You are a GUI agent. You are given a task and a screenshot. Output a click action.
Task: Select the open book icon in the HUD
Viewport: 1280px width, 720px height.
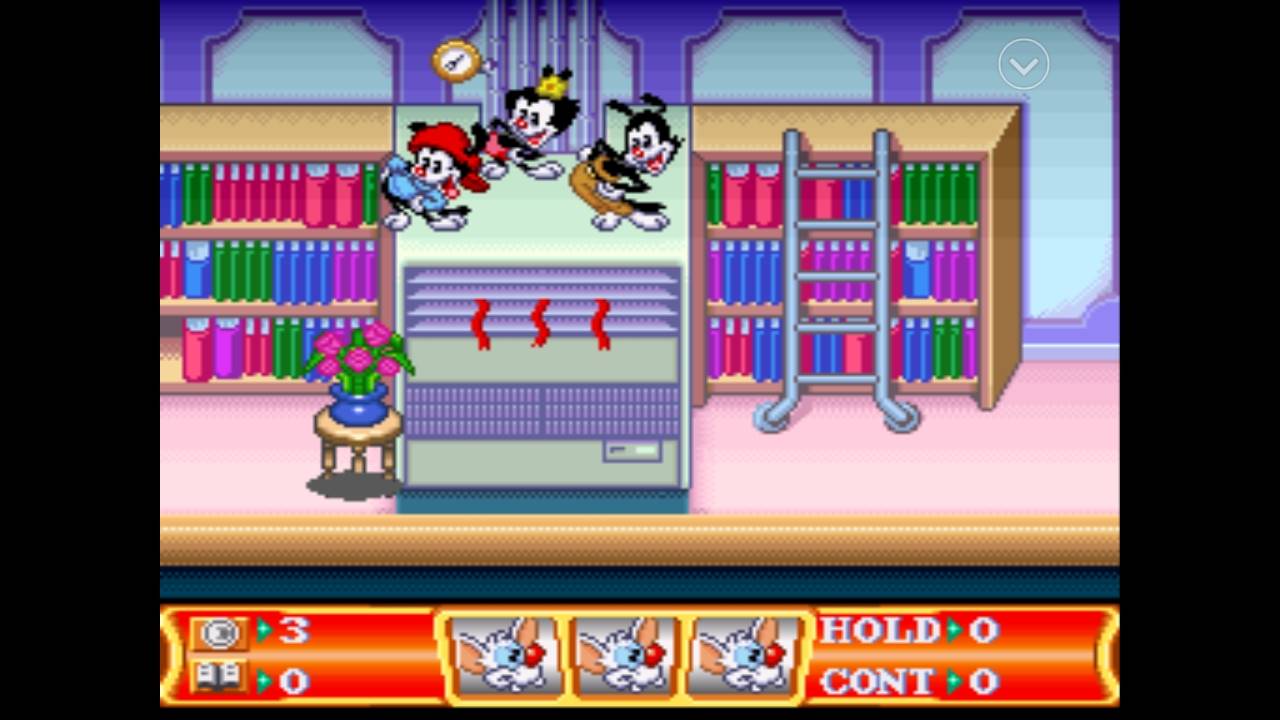tap(219, 678)
